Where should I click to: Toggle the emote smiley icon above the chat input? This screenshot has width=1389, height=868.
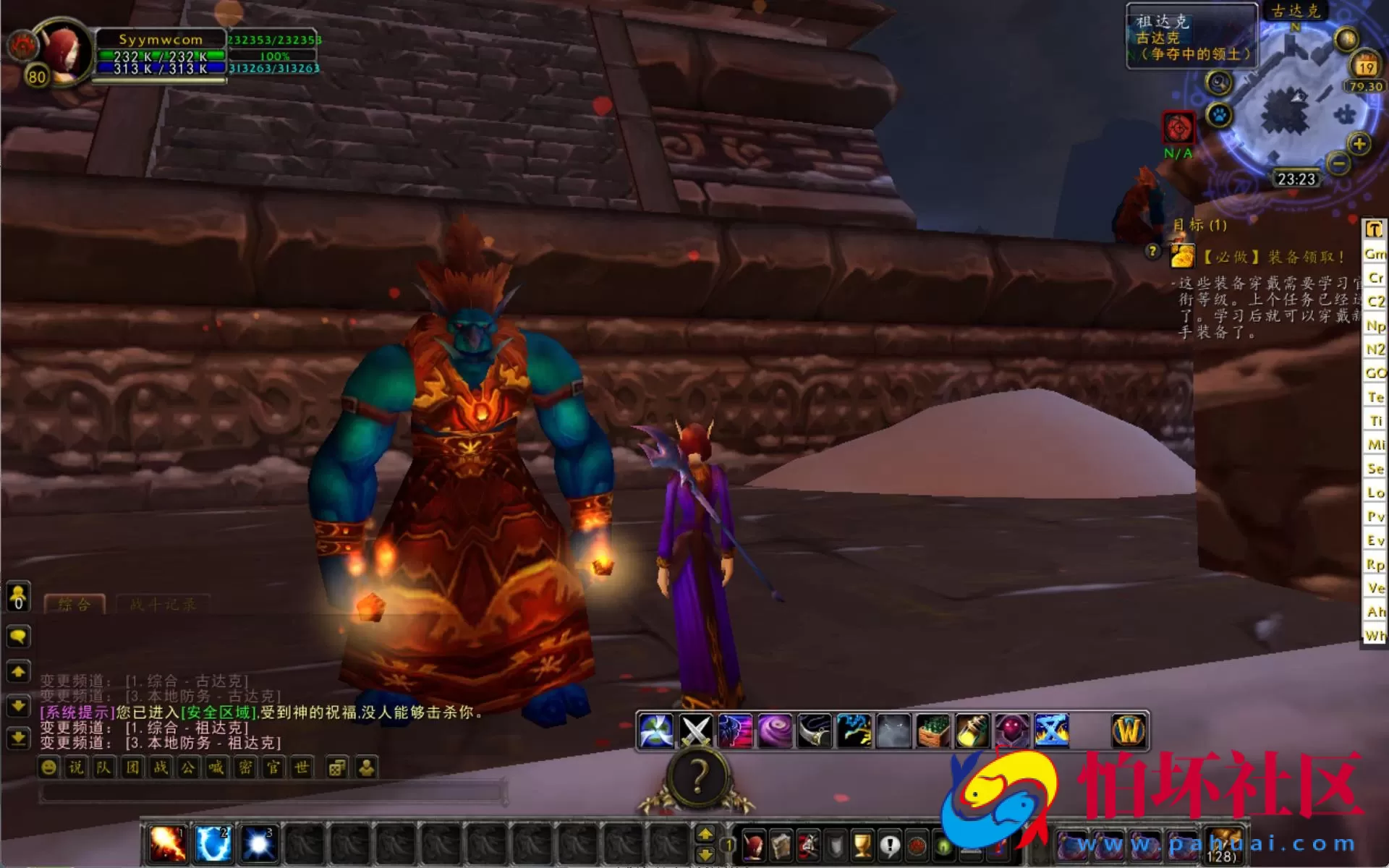[x=48, y=768]
